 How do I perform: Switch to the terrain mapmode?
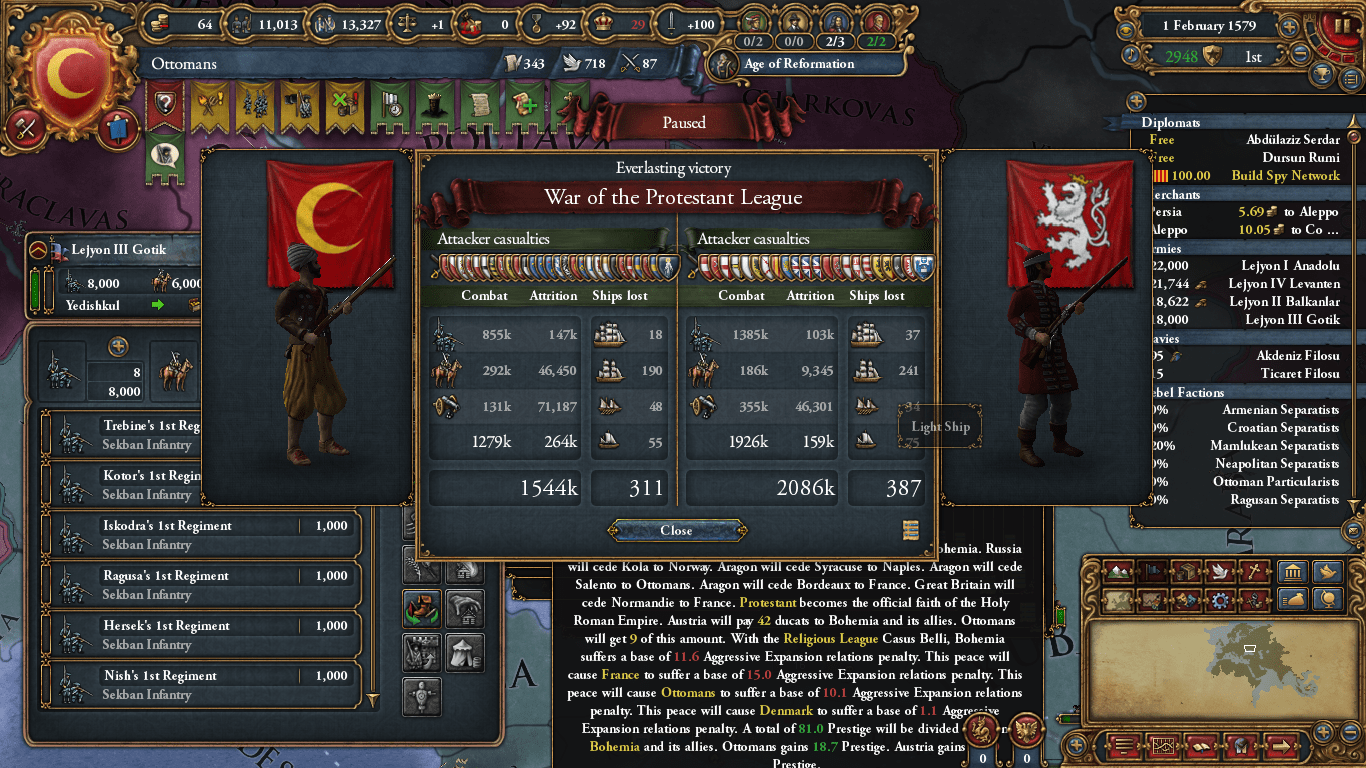pyautogui.click(x=1117, y=571)
